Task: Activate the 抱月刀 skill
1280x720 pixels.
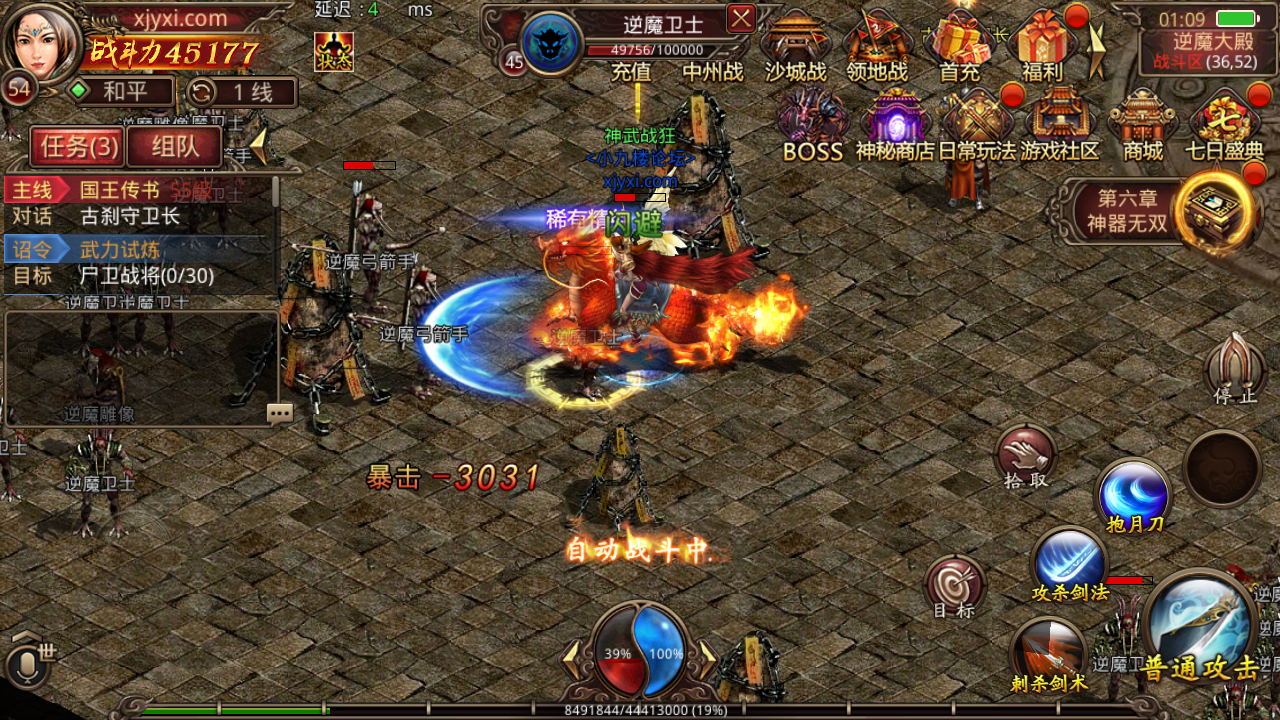Action: pos(1134,494)
